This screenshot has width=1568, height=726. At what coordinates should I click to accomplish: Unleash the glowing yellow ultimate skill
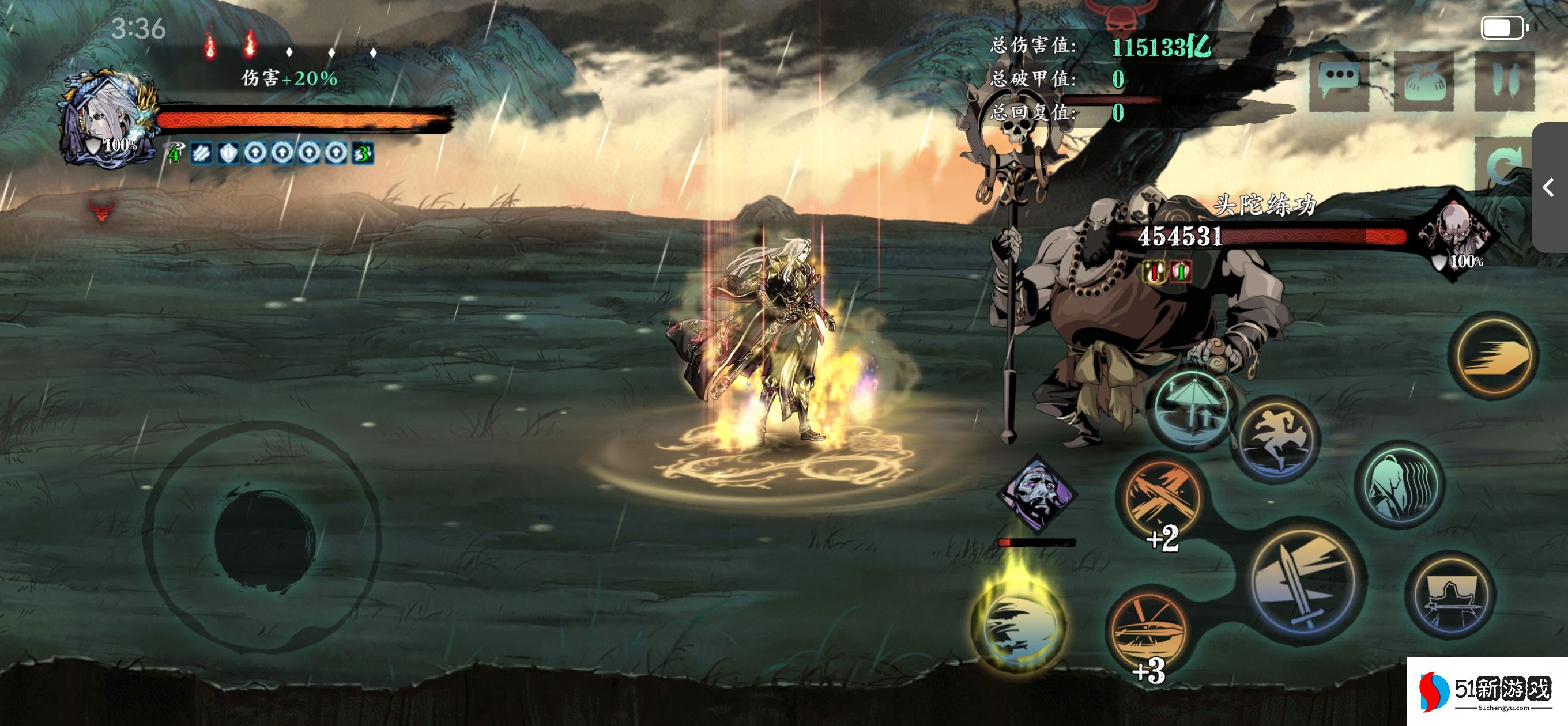point(1020,630)
